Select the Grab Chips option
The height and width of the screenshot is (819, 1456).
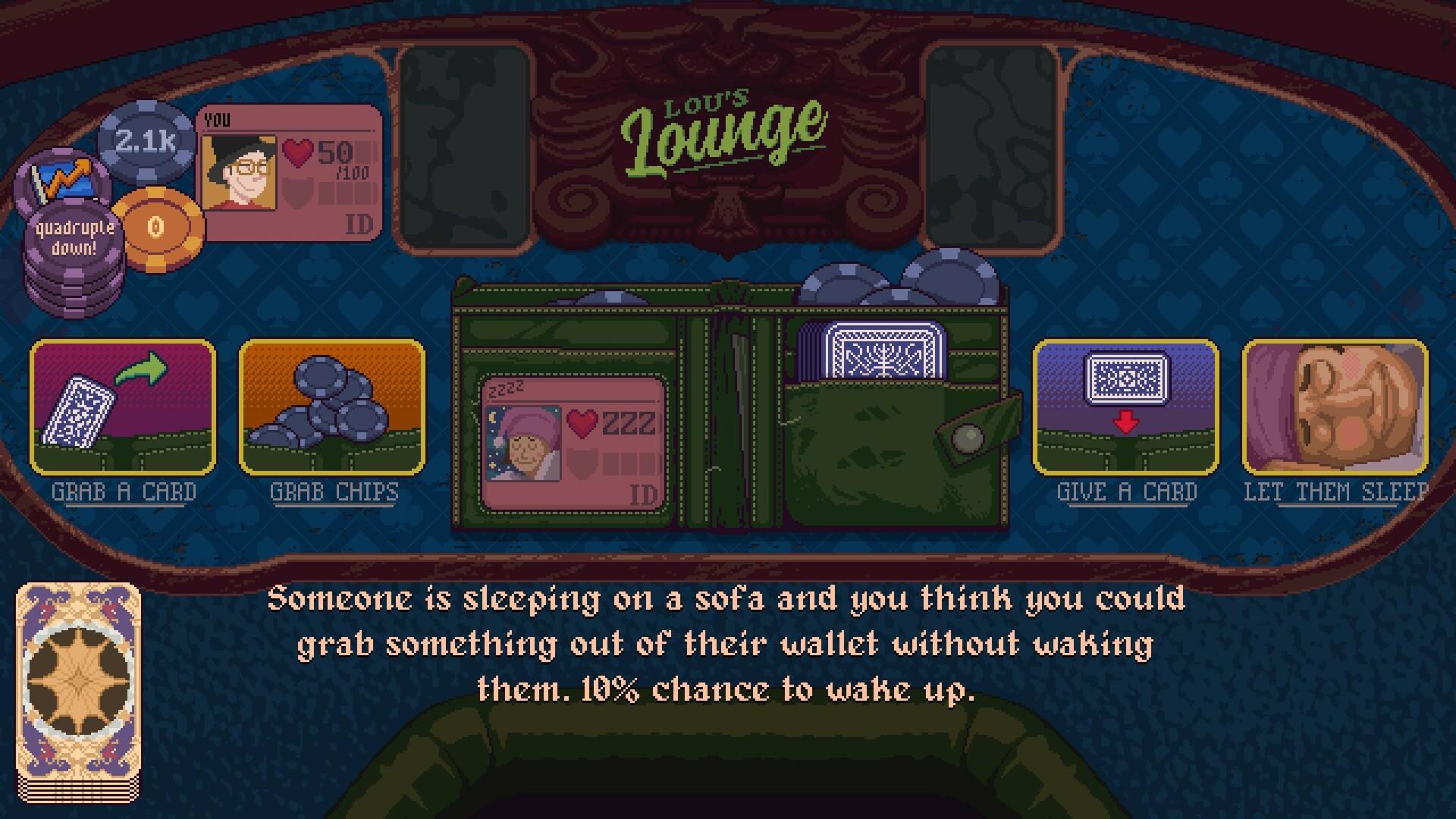332,407
